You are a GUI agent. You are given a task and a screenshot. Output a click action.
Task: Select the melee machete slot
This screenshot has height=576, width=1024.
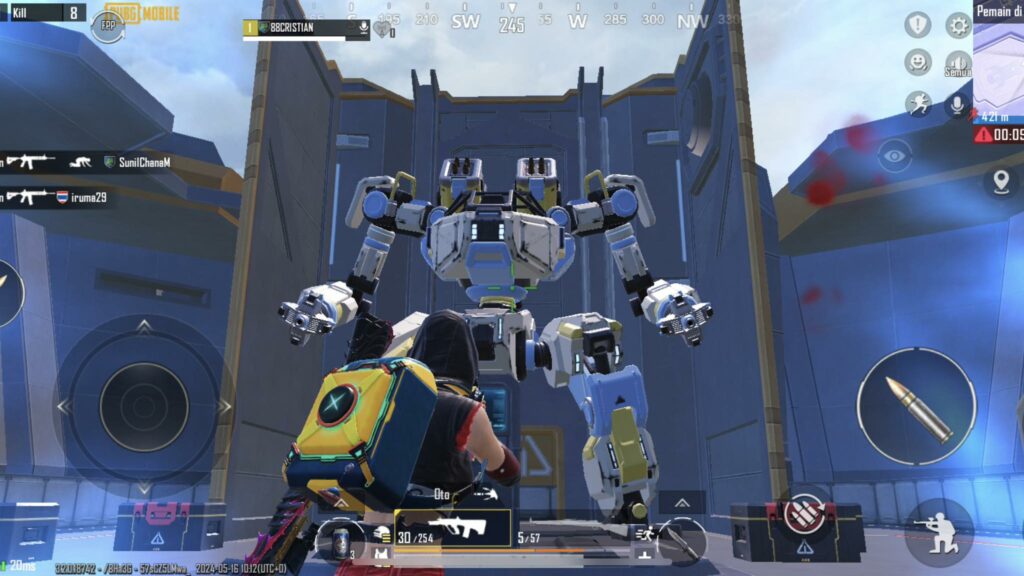point(682,541)
